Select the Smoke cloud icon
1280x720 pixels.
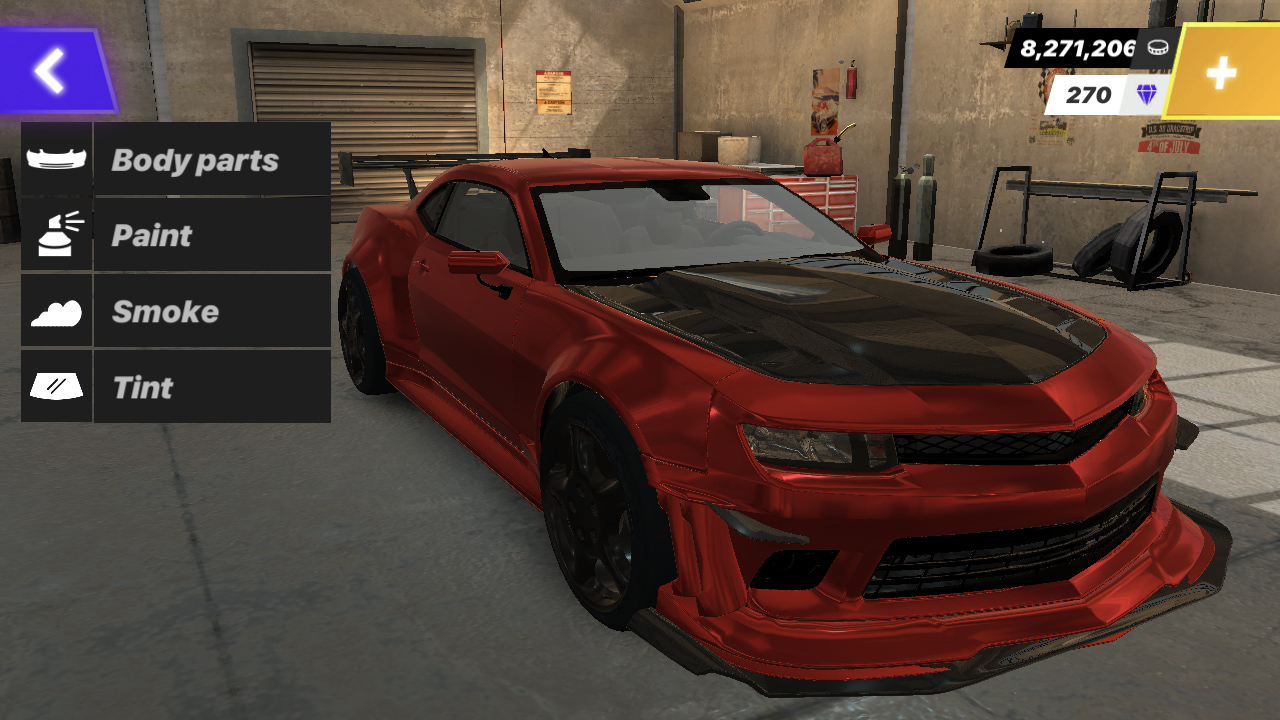(56, 311)
